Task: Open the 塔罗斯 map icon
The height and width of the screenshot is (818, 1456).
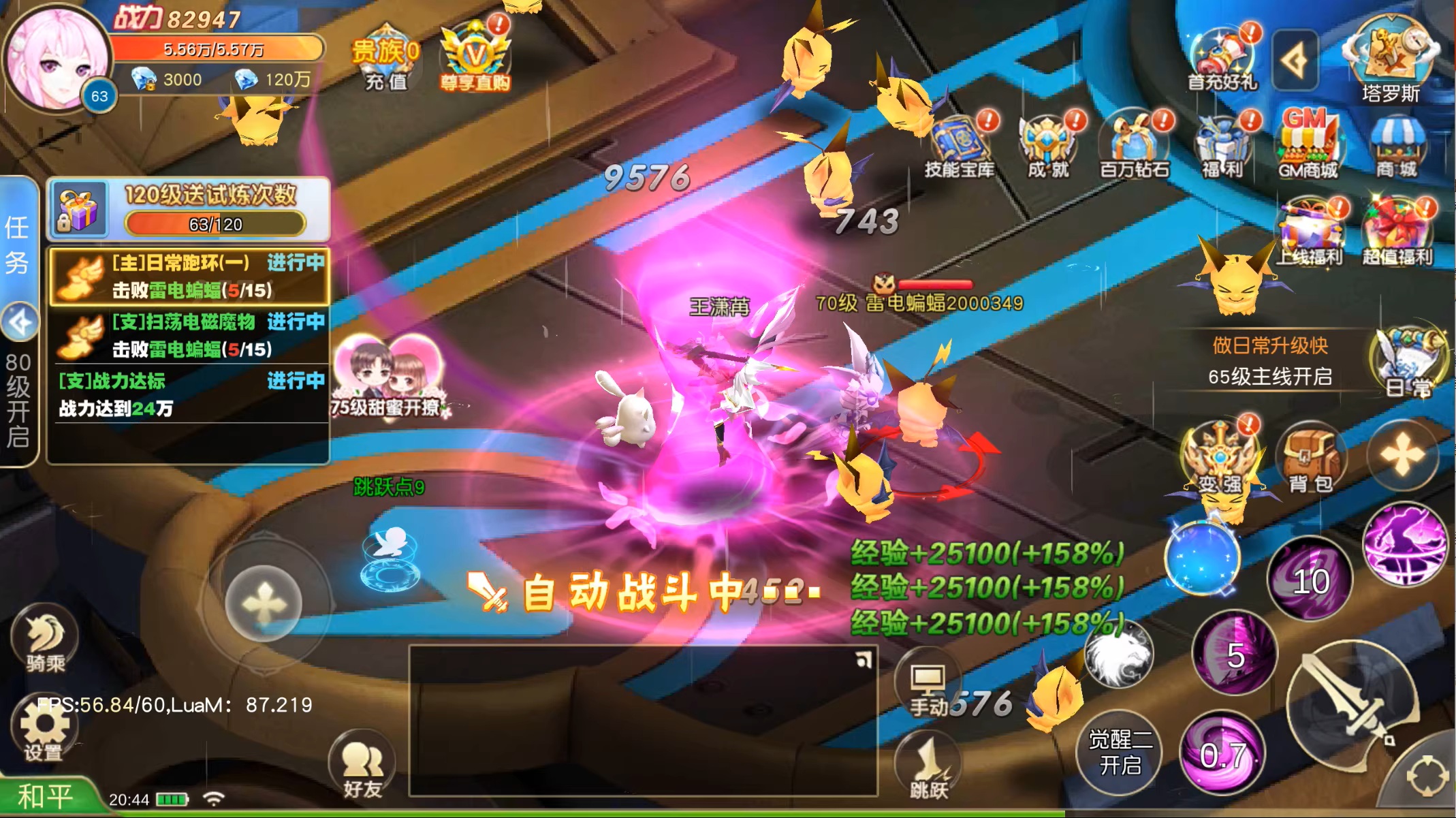Action: [x=1391, y=60]
